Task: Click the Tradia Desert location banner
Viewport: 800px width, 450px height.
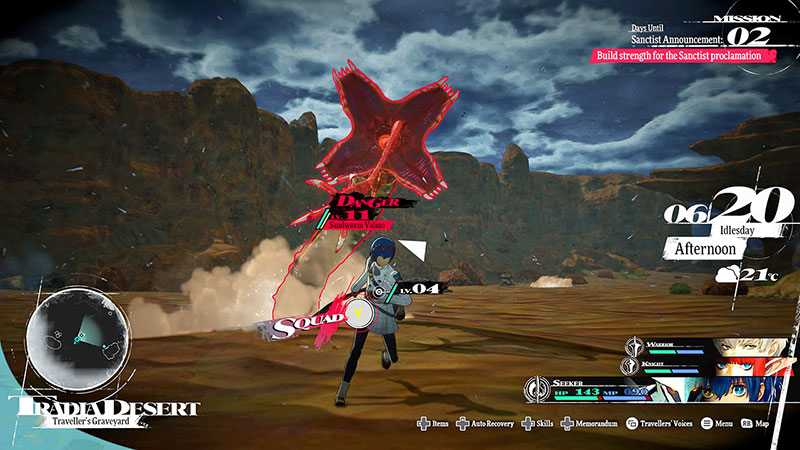Action: click(104, 411)
